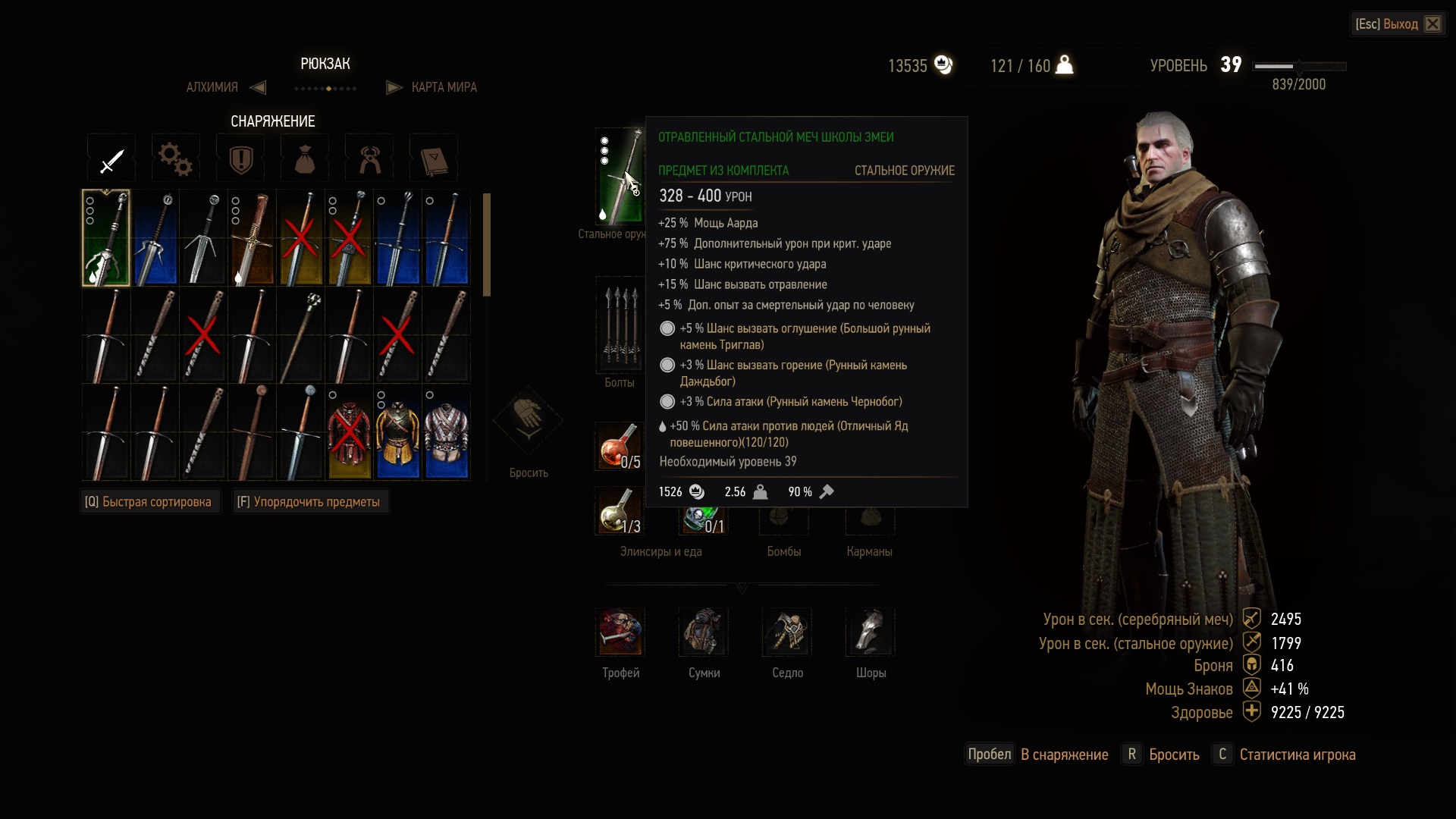Show the quest items tab with shield icon
1456x819 pixels.
click(240, 159)
